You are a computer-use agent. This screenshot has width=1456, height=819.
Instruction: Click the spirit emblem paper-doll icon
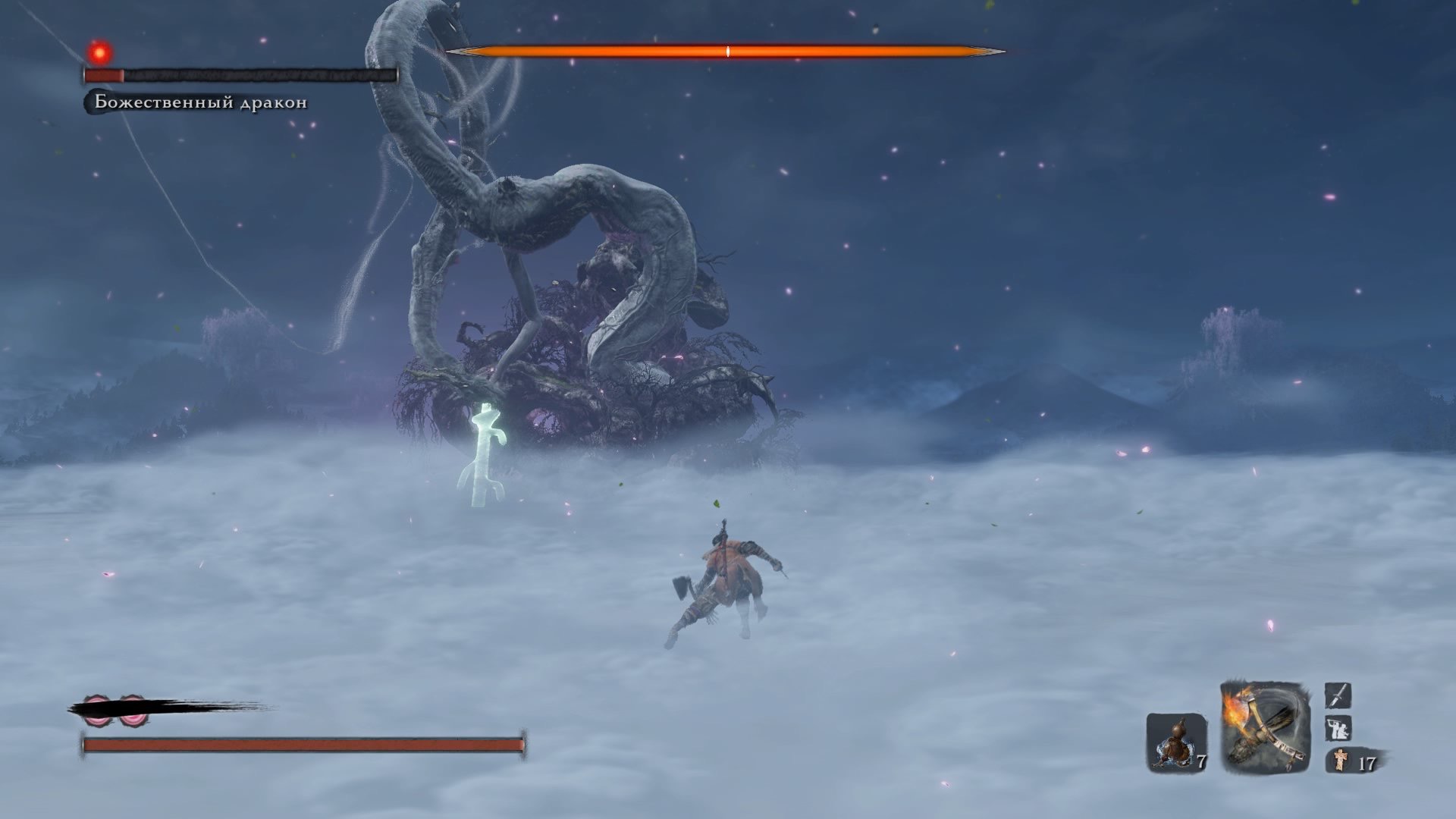coord(1341,760)
